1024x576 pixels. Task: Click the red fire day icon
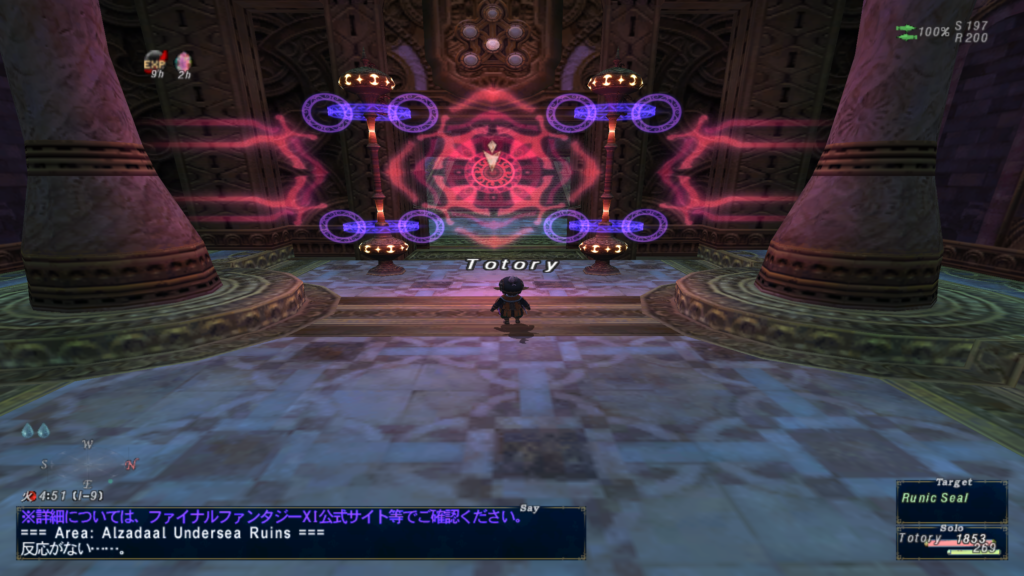click(27, 495)
